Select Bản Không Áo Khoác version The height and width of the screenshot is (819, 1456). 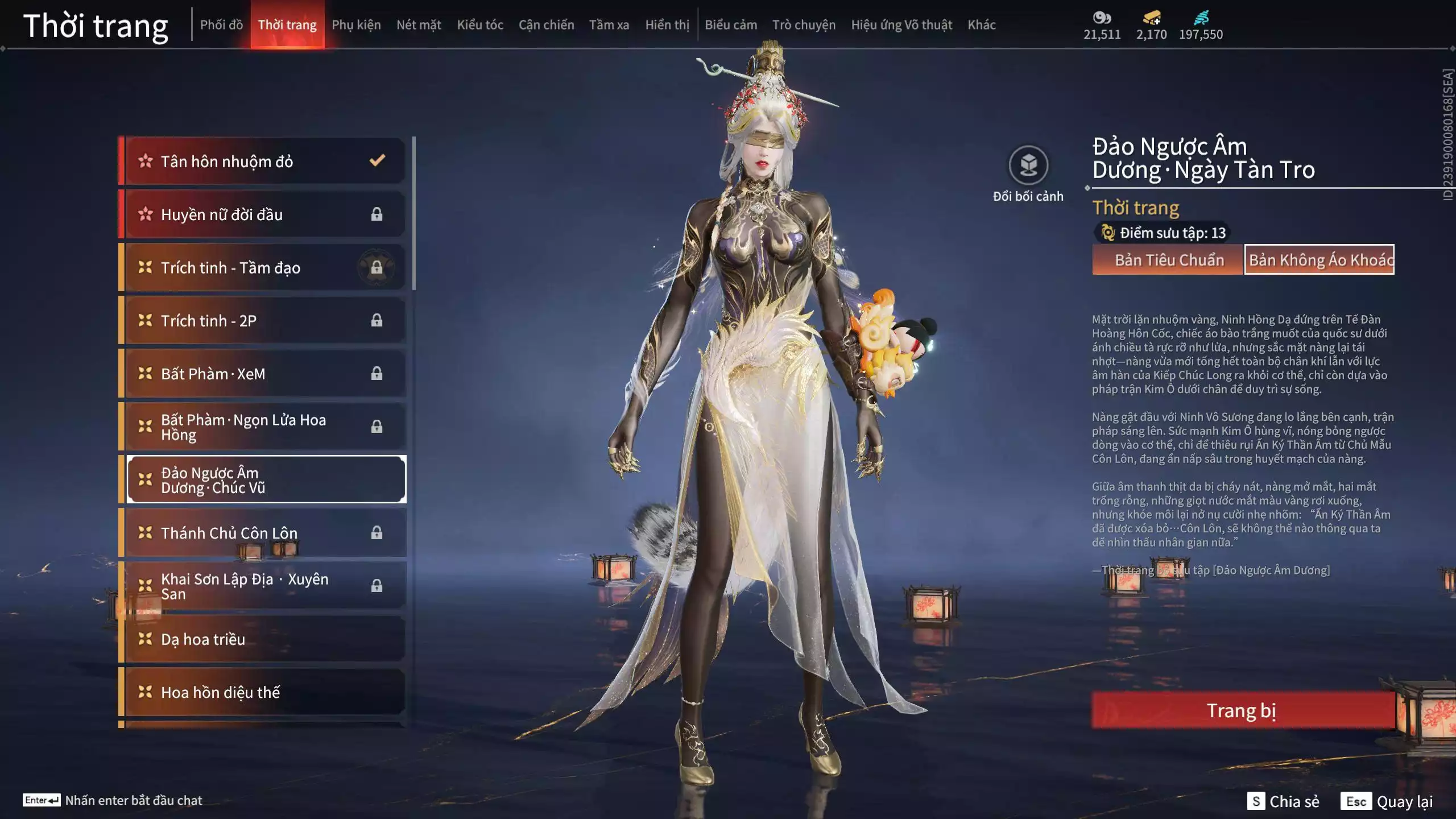click(1319, 260)
